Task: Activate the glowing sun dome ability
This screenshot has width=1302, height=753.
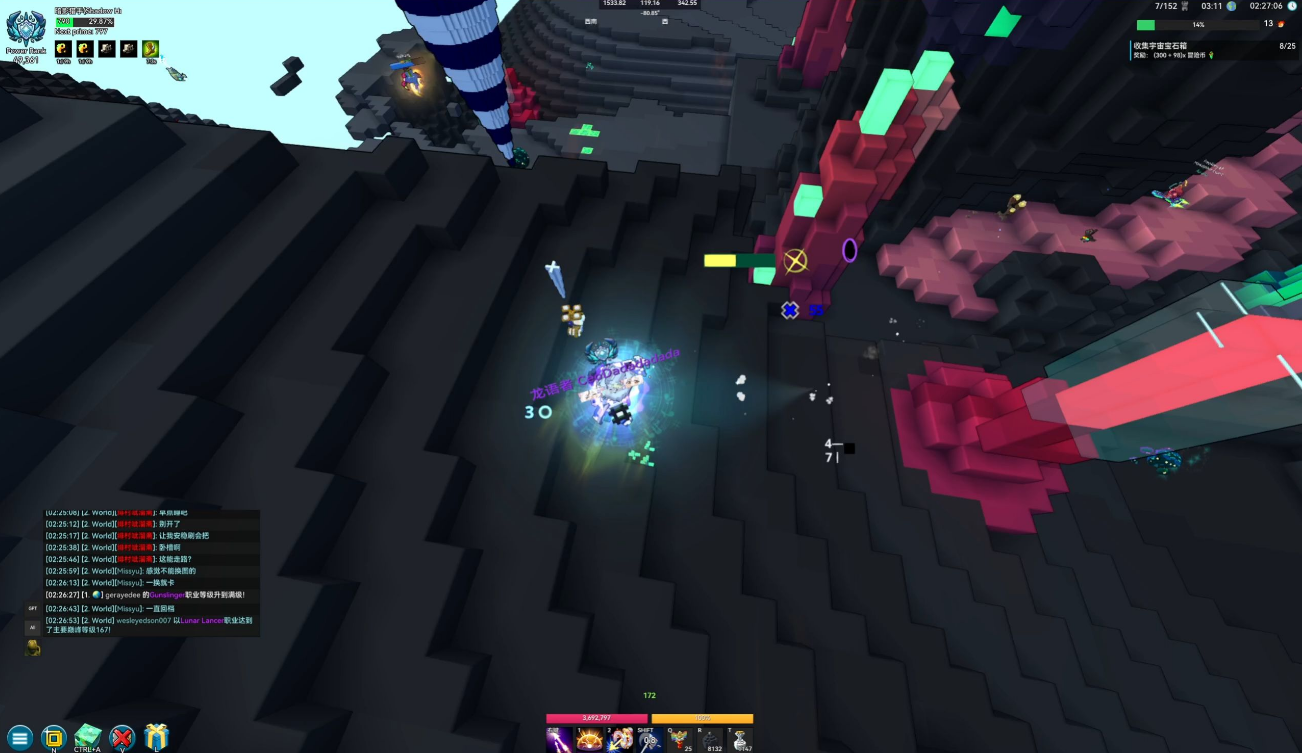Action: click(x=589, y=739)
